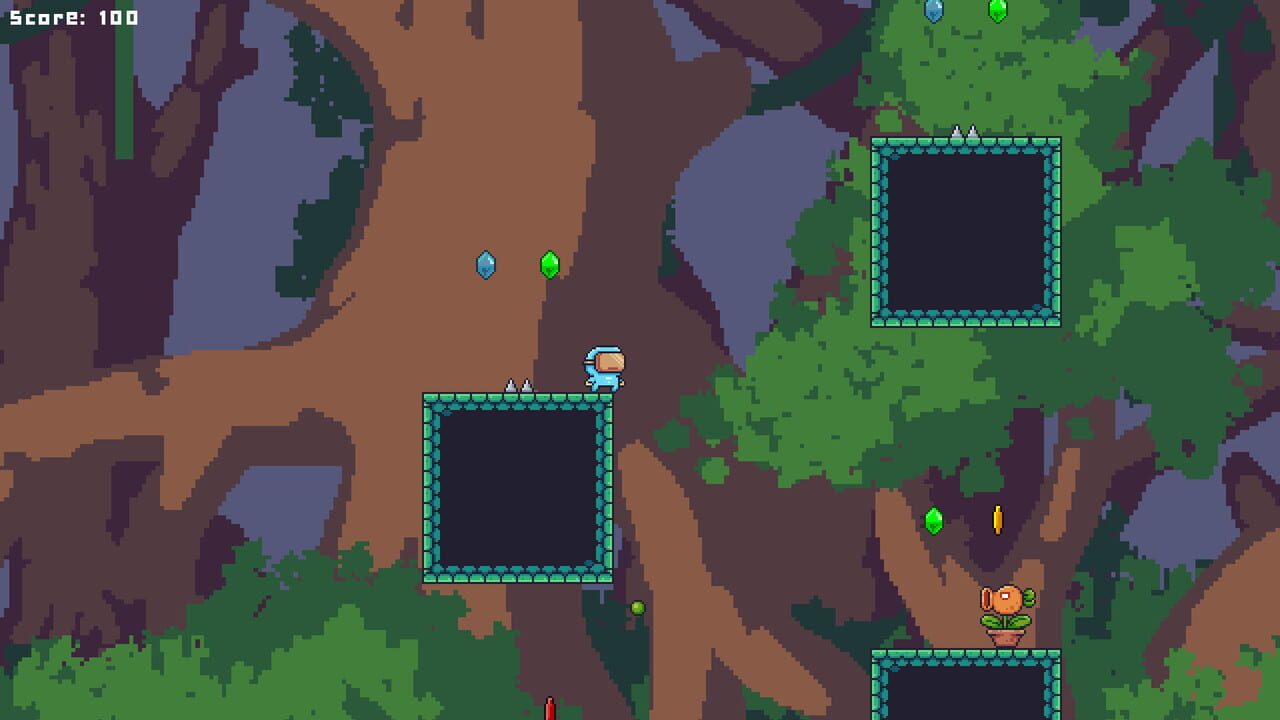This screenshot has width=1280, height=720.
Task: Click the center of the left black platform
Action: tap(516, 487)
